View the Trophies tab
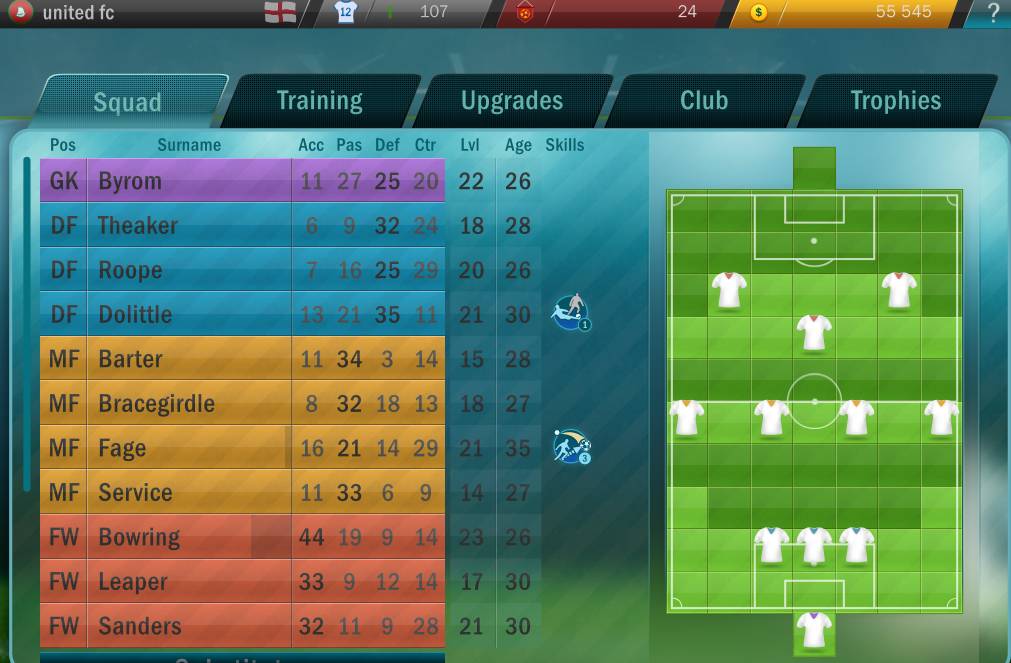 click(x=895, y=101)
